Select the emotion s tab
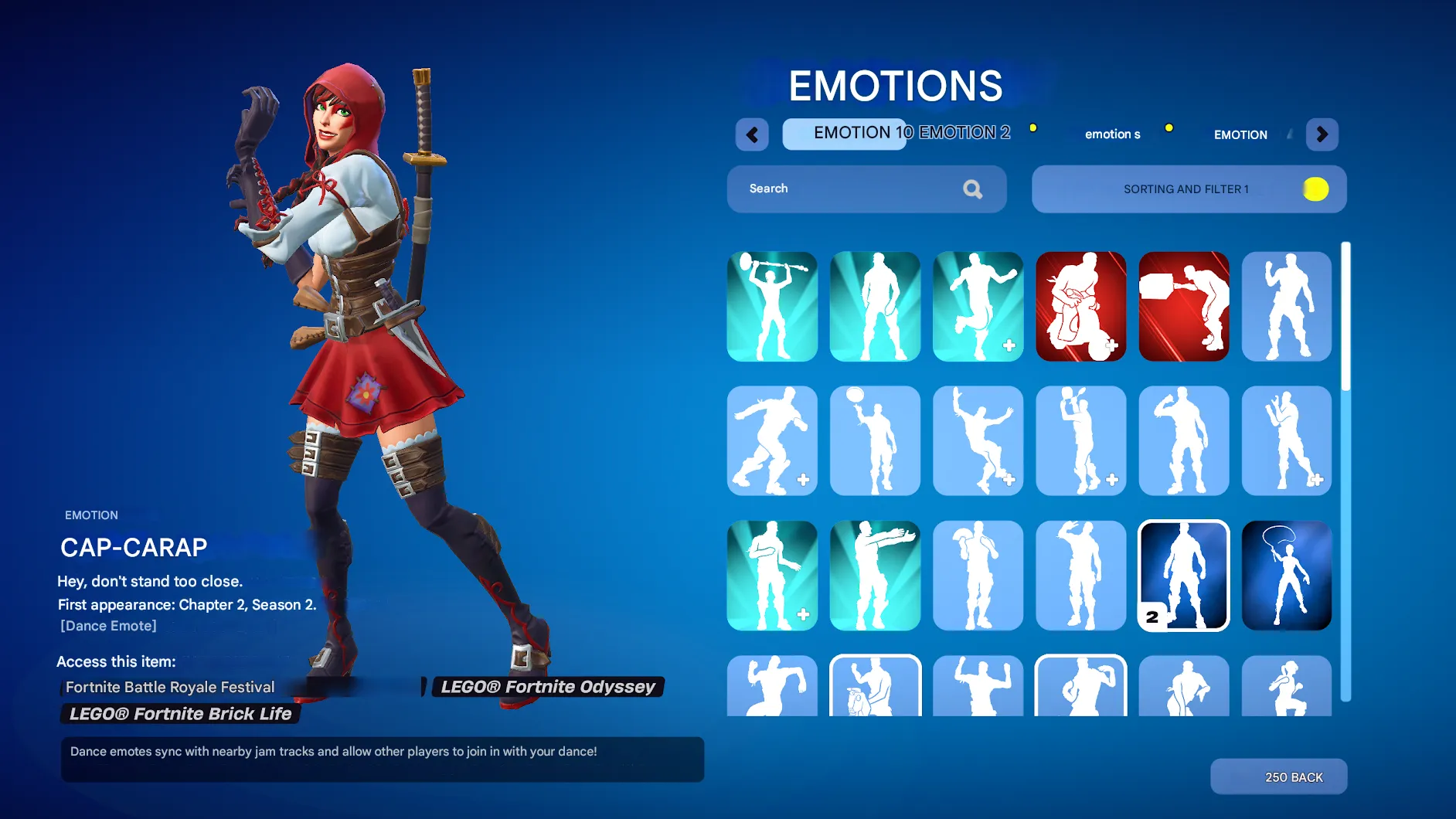This screenshot has width=1456, height=819. point(1112,134)
